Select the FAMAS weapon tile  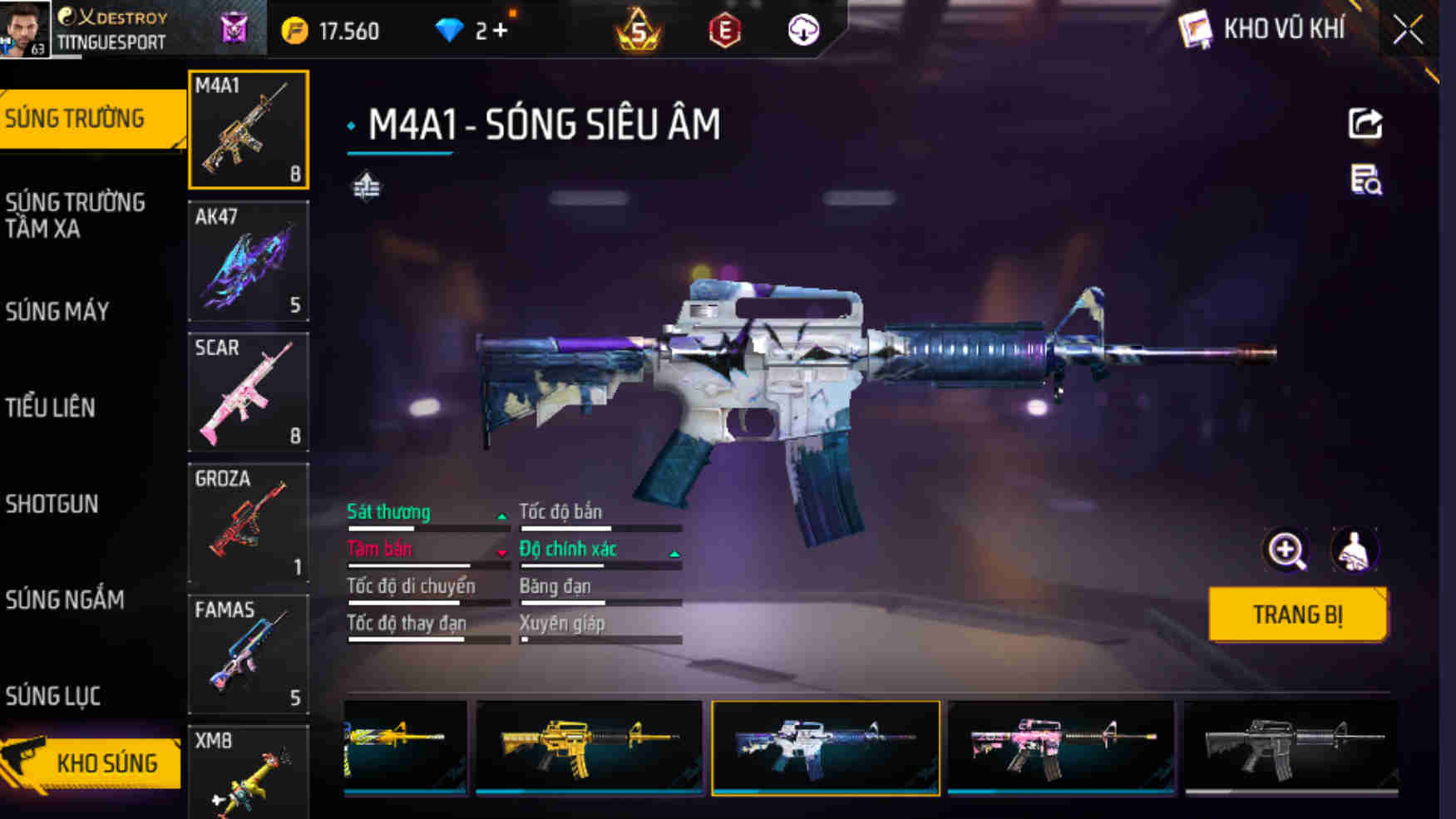pyautogui.click(x=249, y=654)
